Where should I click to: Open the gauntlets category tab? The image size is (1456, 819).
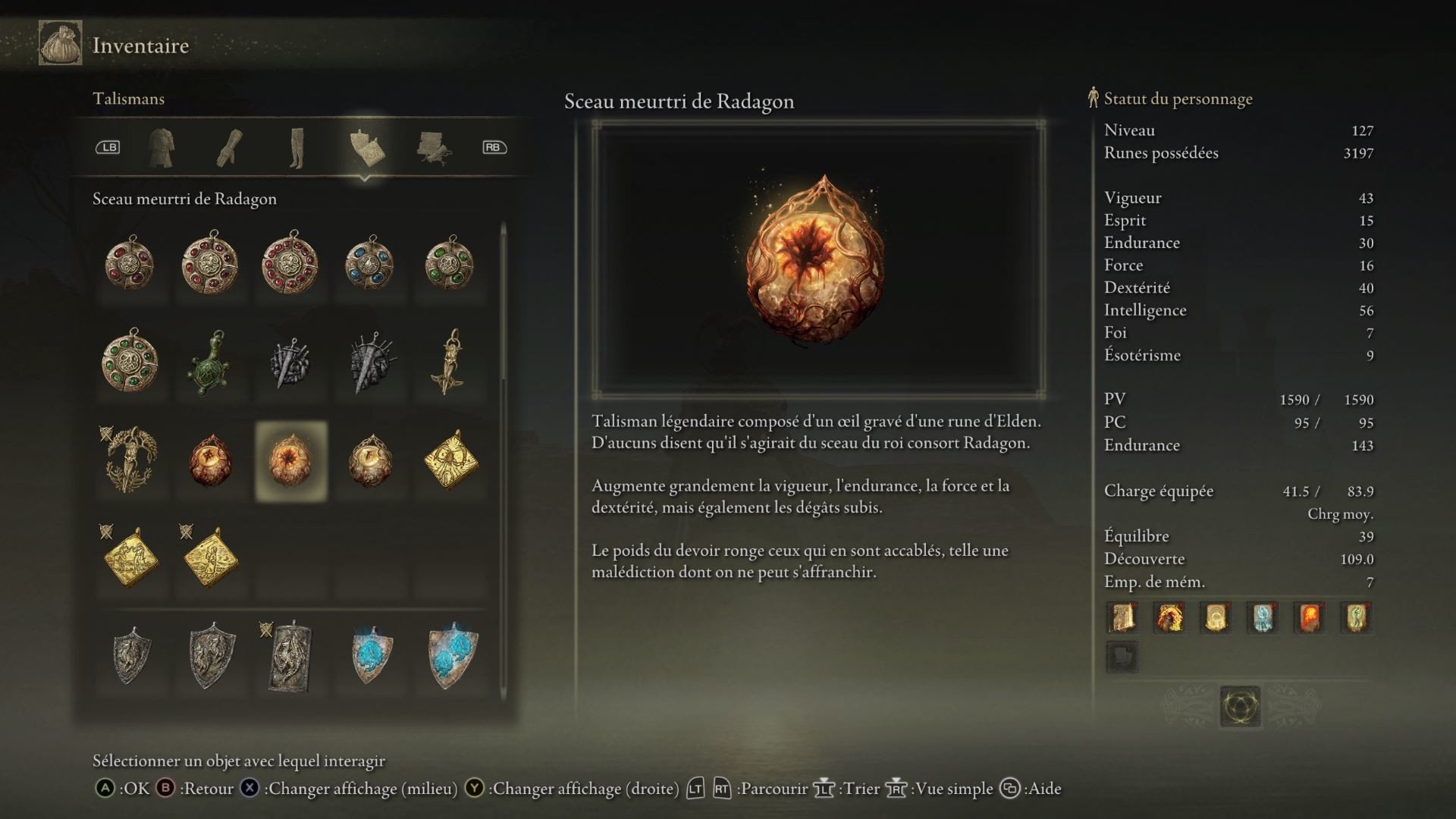click(229, 147)
